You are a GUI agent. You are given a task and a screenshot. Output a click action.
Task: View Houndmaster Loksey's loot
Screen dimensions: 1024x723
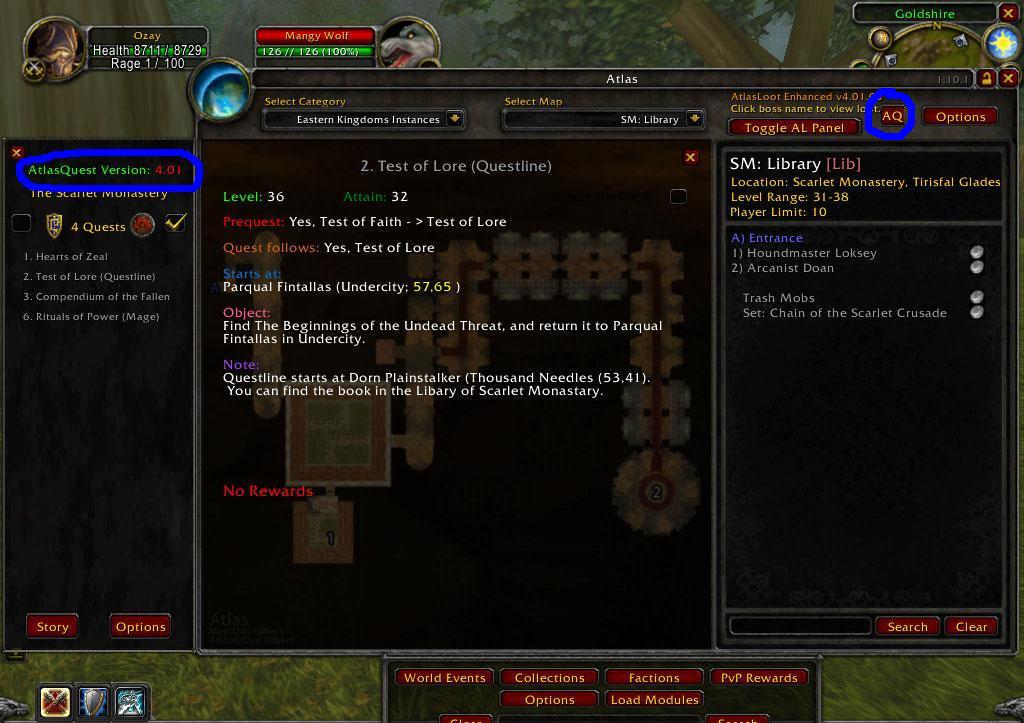tap(811, 253)
